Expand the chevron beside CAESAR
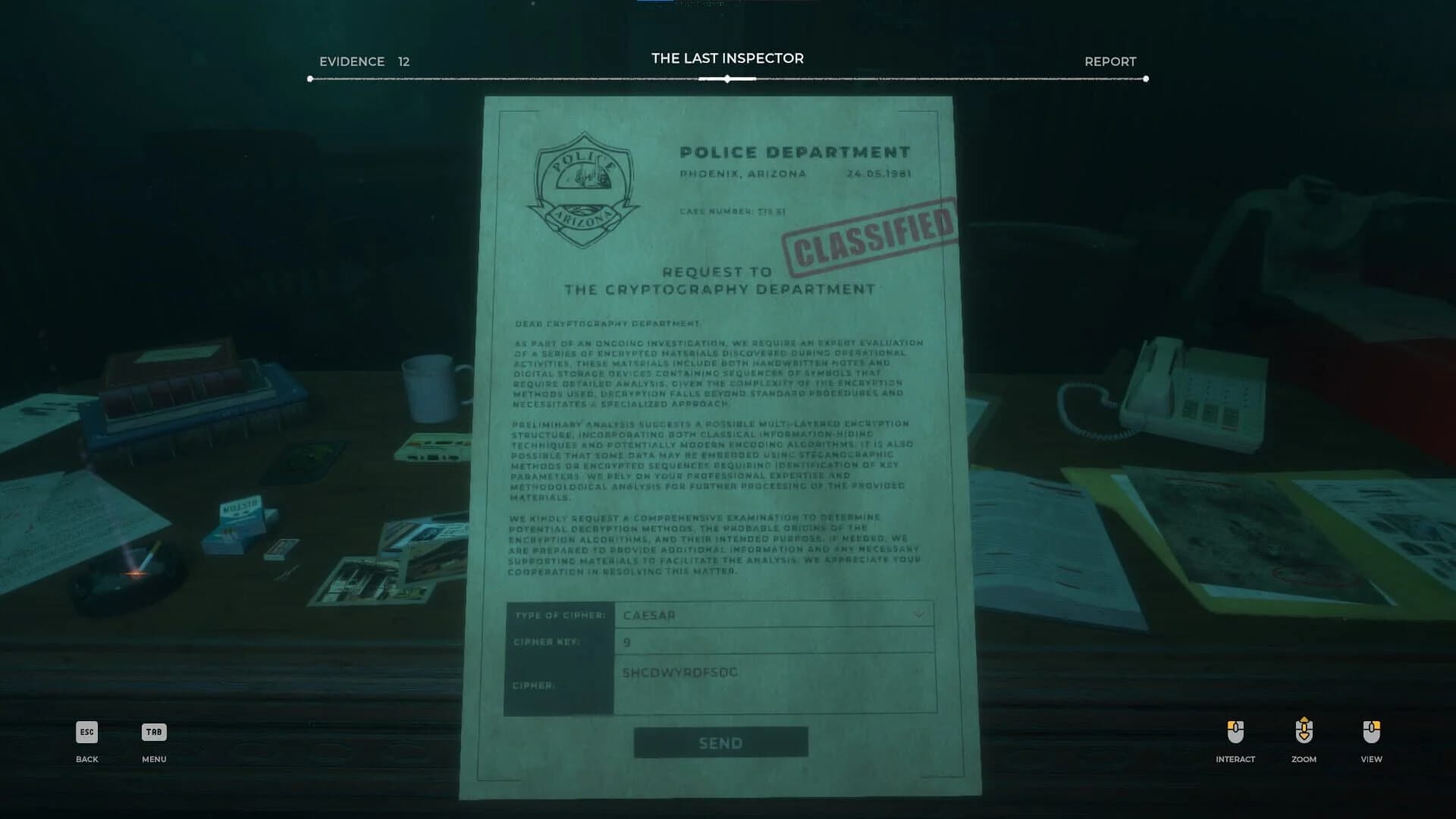Screen dimensions: 1456x819 tap(920, 616)
